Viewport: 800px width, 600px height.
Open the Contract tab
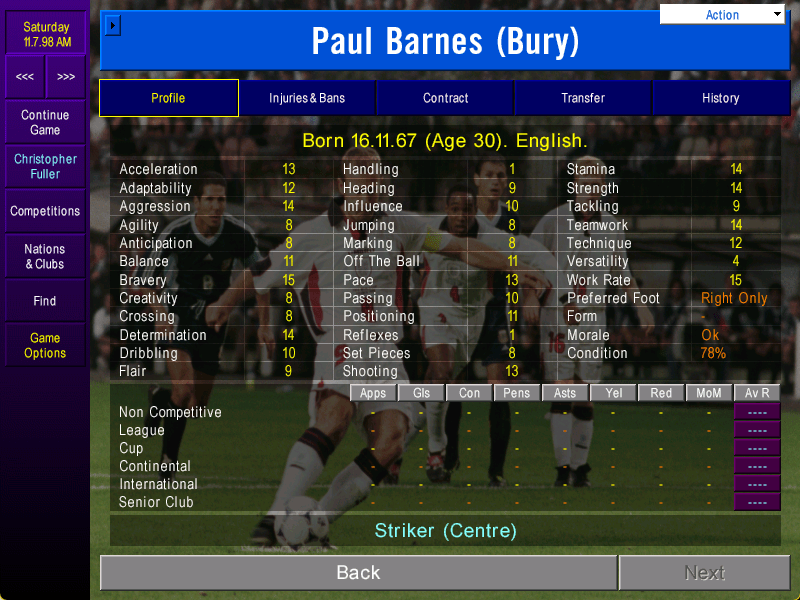point(445,98)
